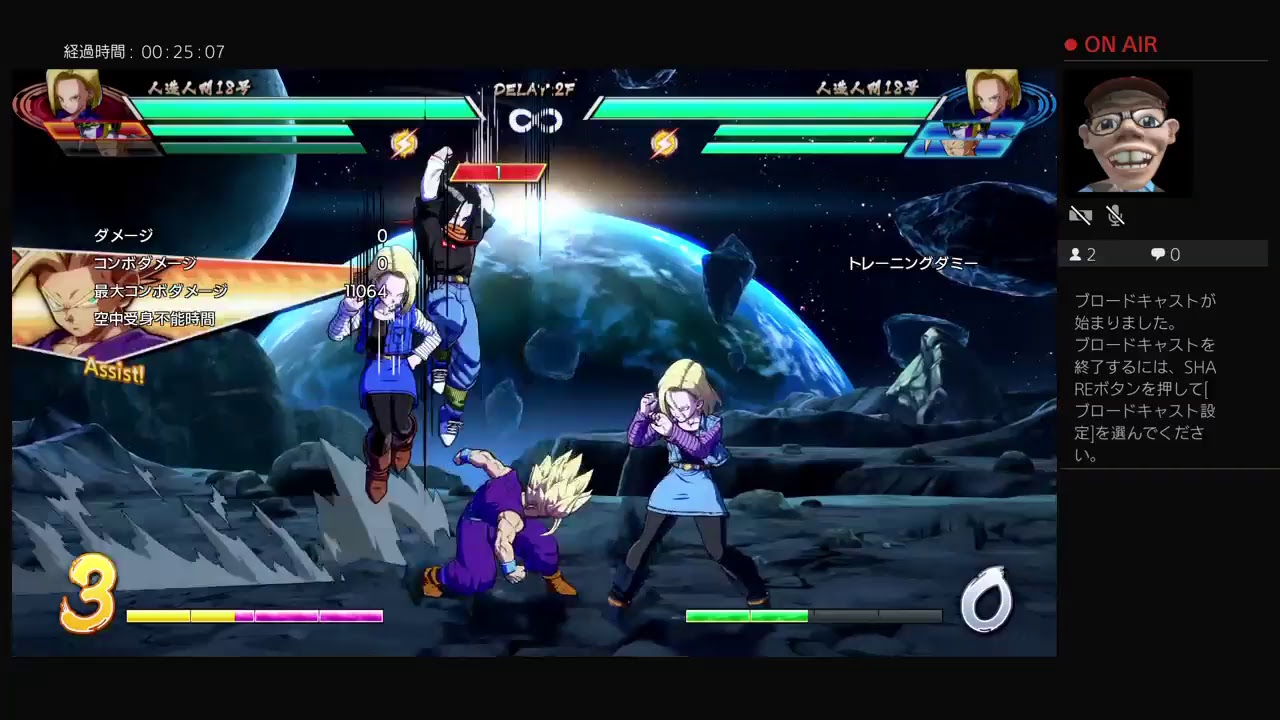Unmute the disabled microphone icon
The image size is (1280, 720).
[x=1116, y=215]
